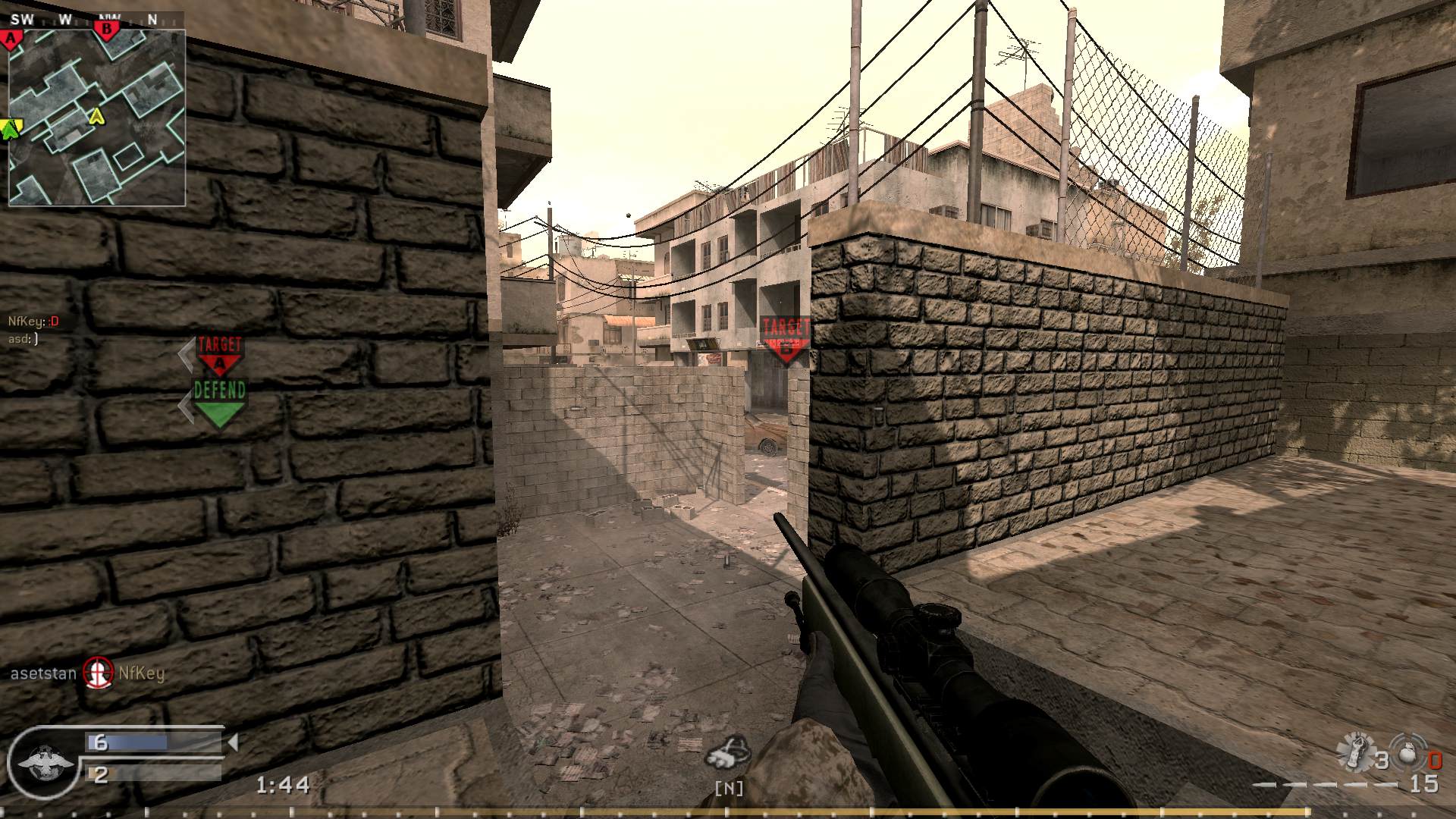Click the headshot icon in the killfeed

[x=96, y=673]
